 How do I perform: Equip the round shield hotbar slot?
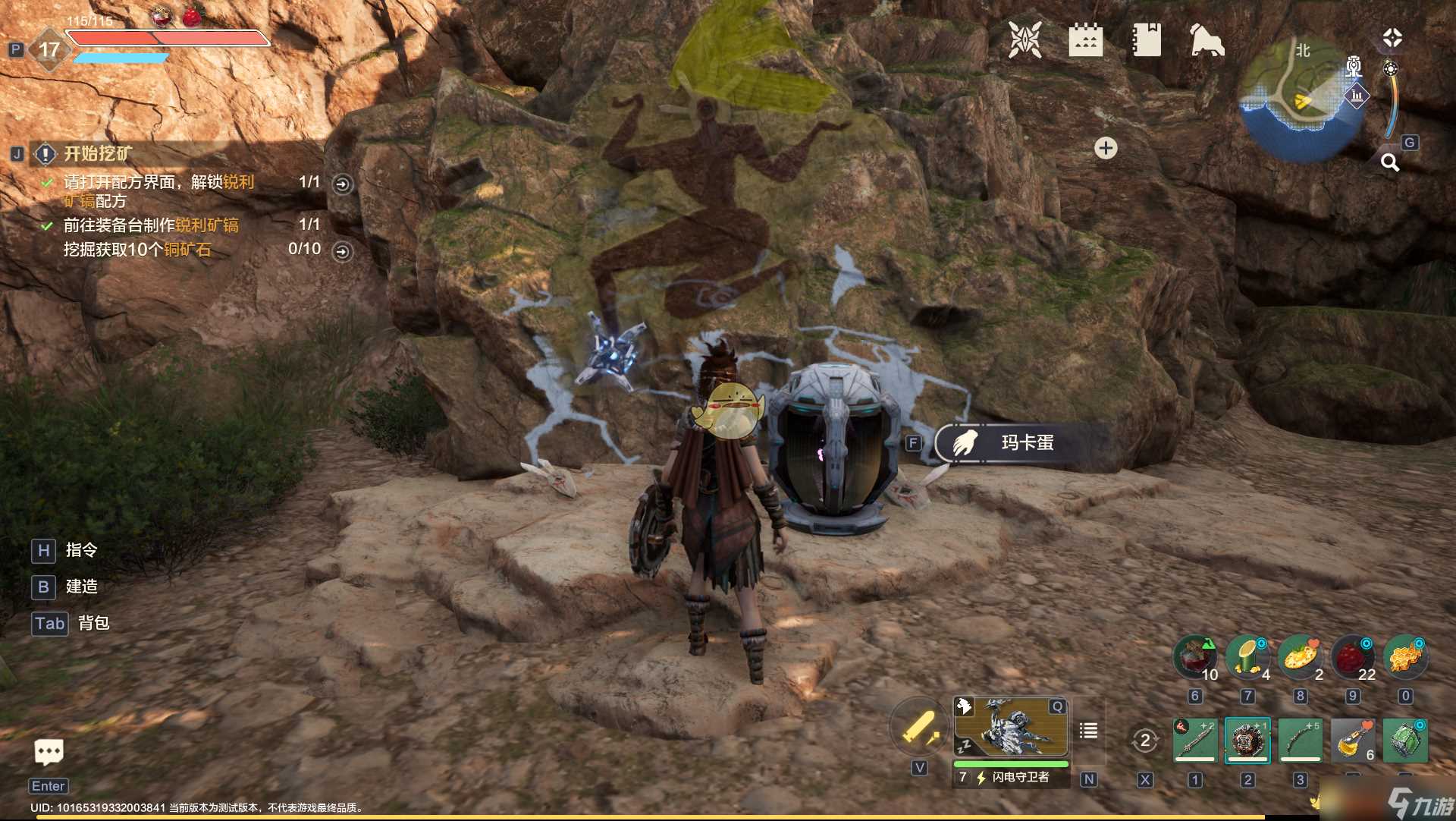click(1247, 740)
